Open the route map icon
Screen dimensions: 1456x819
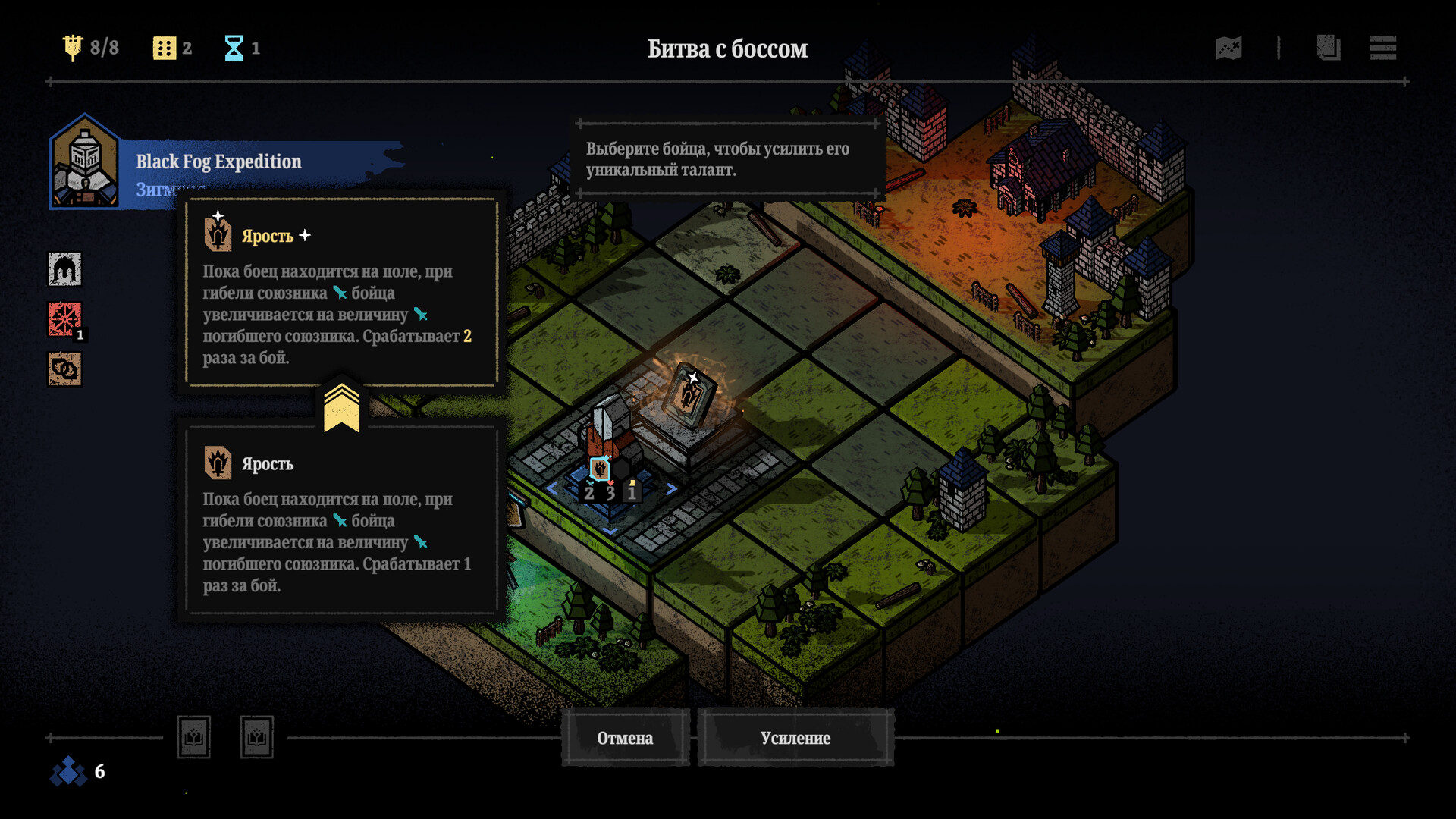click(1228, 48)
